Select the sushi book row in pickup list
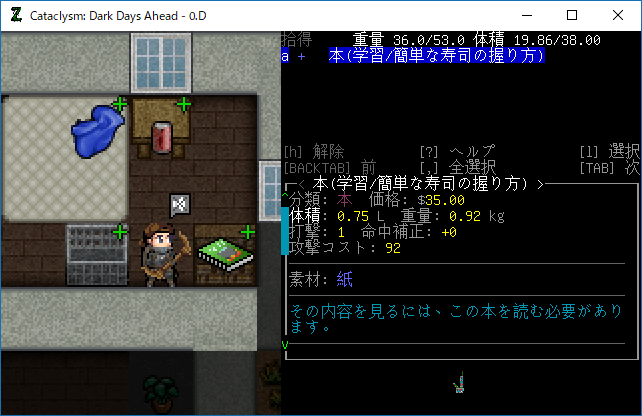The width and height of the screenshot is (642, 416). click(x=436, y=57)
